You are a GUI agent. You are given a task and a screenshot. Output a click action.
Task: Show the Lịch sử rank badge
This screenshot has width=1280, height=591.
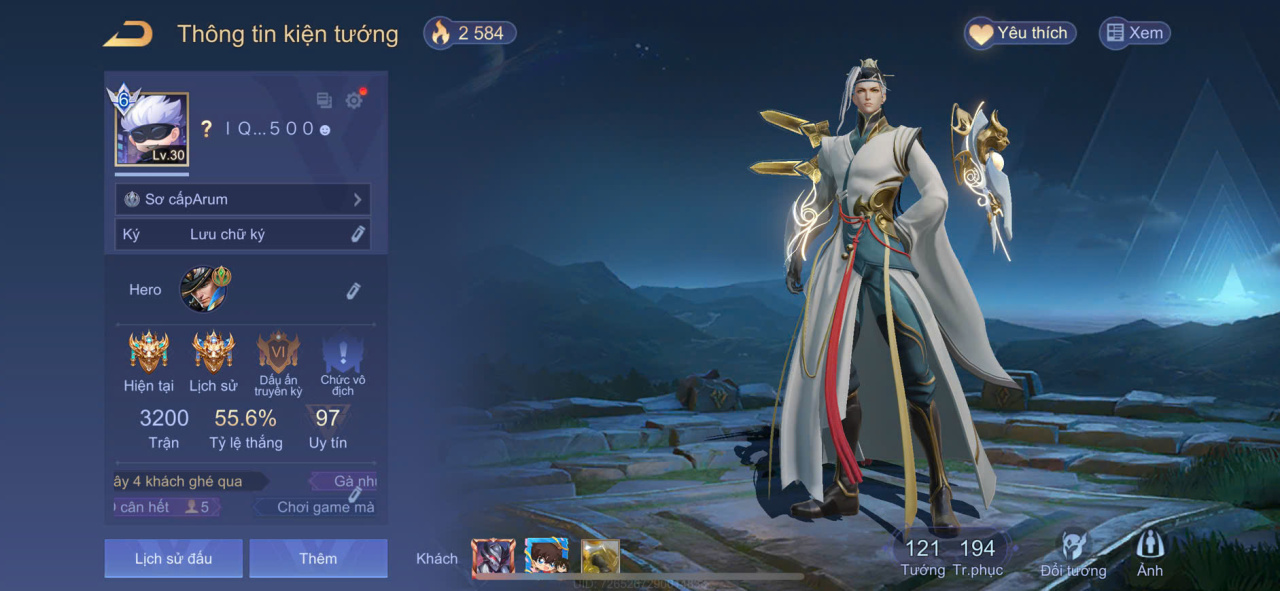click(x=213, y=353)
